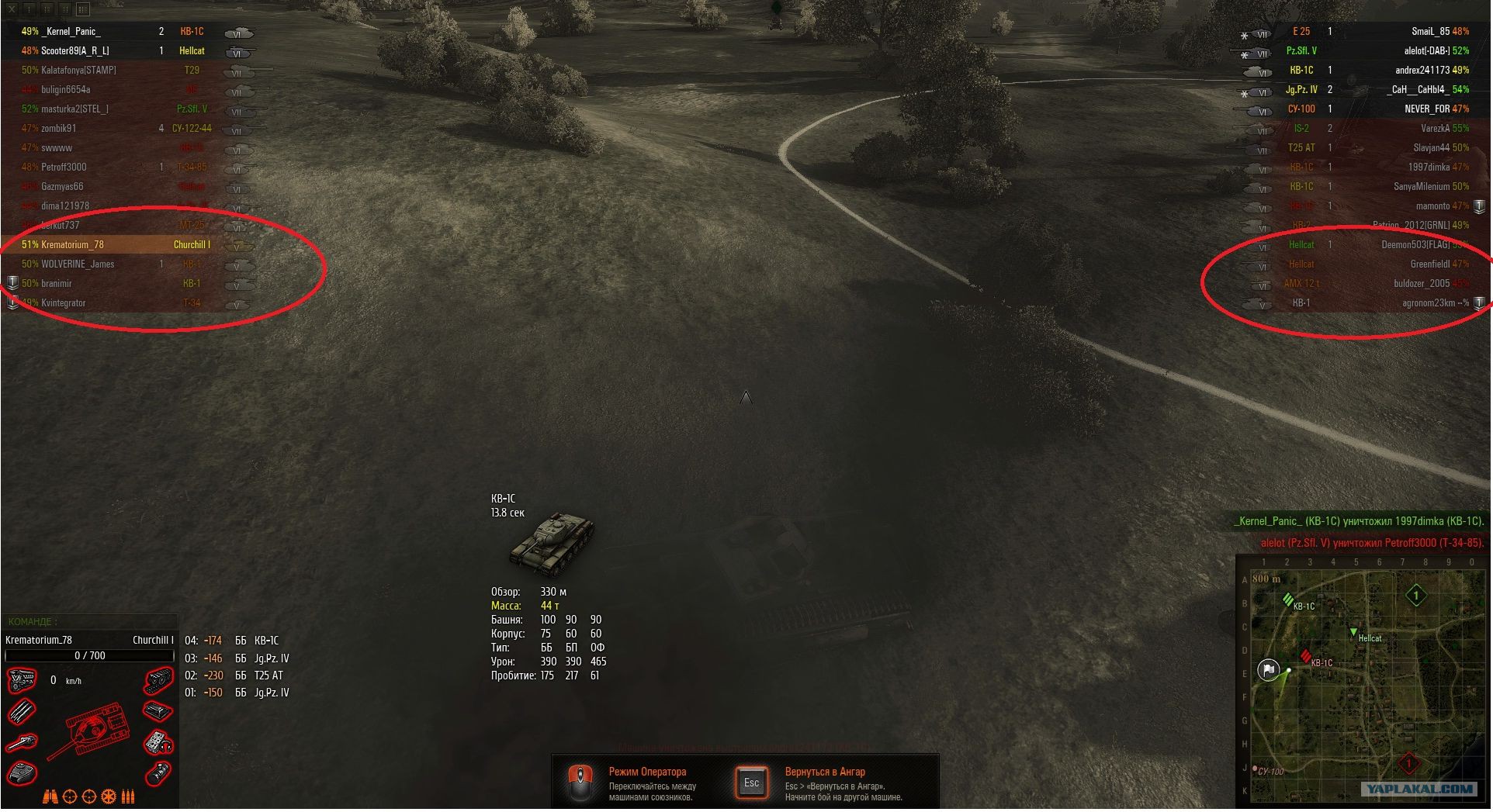This screenshot has height=812, width=1493.
Task: Click the damaged tracks module icon
Action: (x=158, y=682)
